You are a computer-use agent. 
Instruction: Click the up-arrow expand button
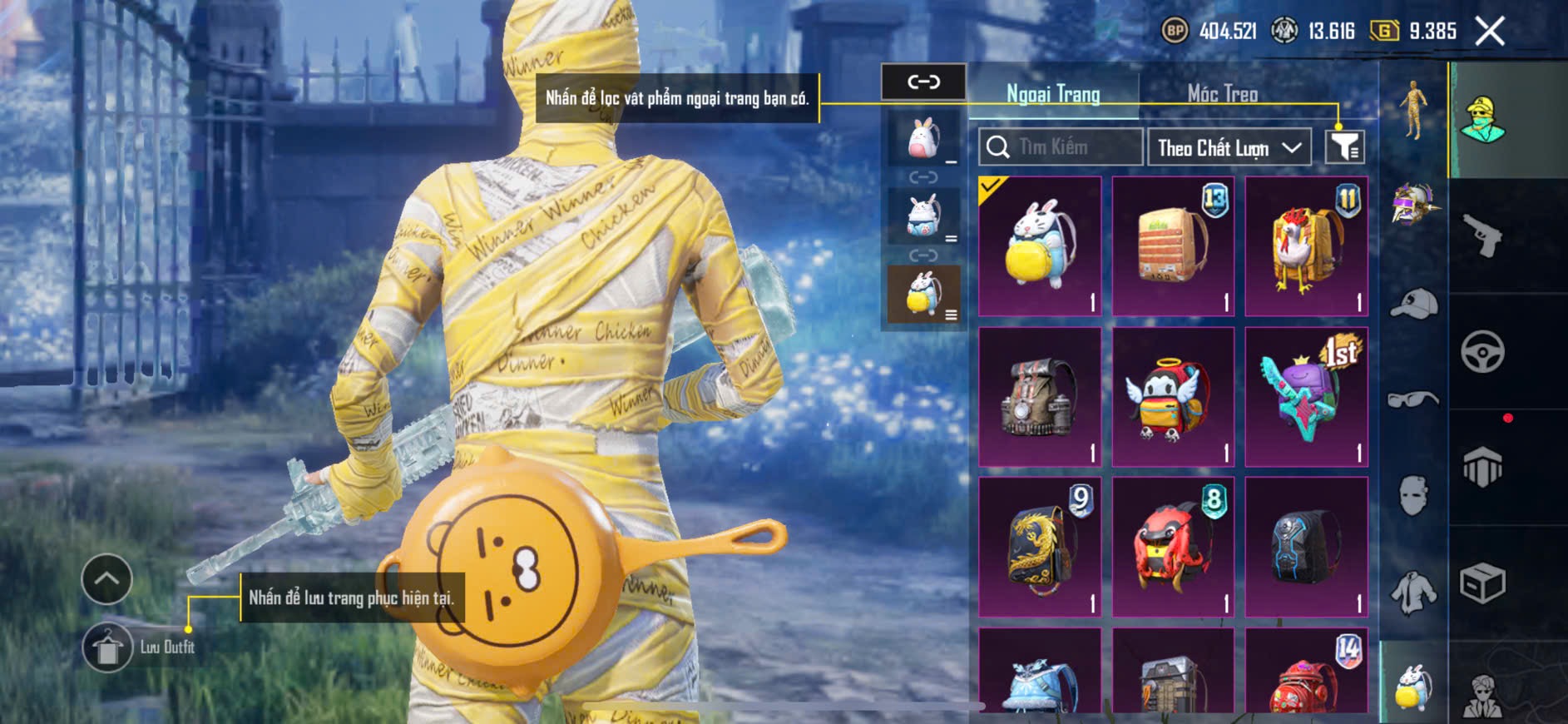(106, 579)
